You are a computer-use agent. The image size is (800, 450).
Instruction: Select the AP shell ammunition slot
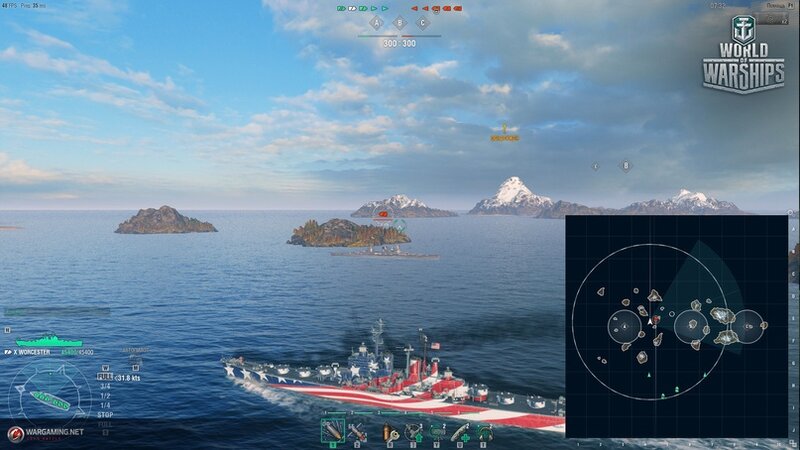pyautogui.click(x=357, y=431)
